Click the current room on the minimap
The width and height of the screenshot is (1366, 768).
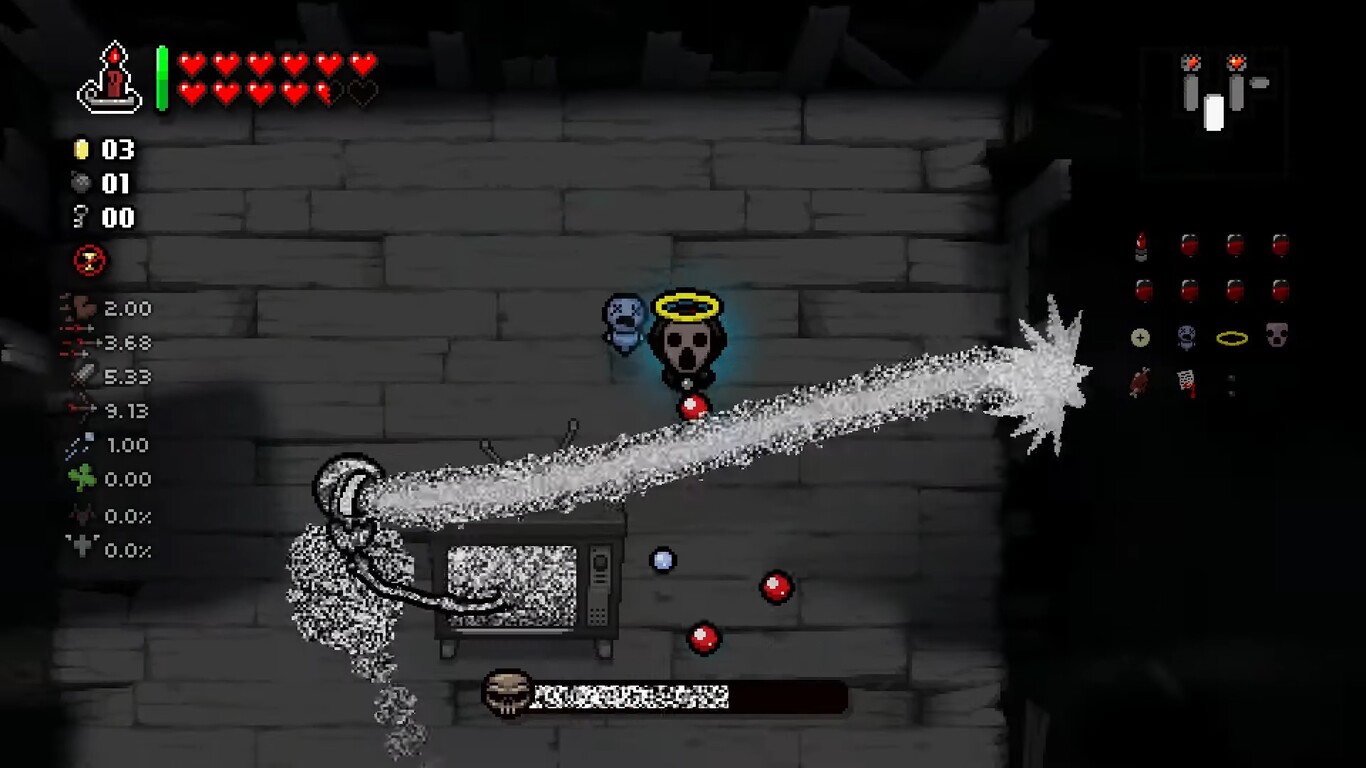[1215, 113]
